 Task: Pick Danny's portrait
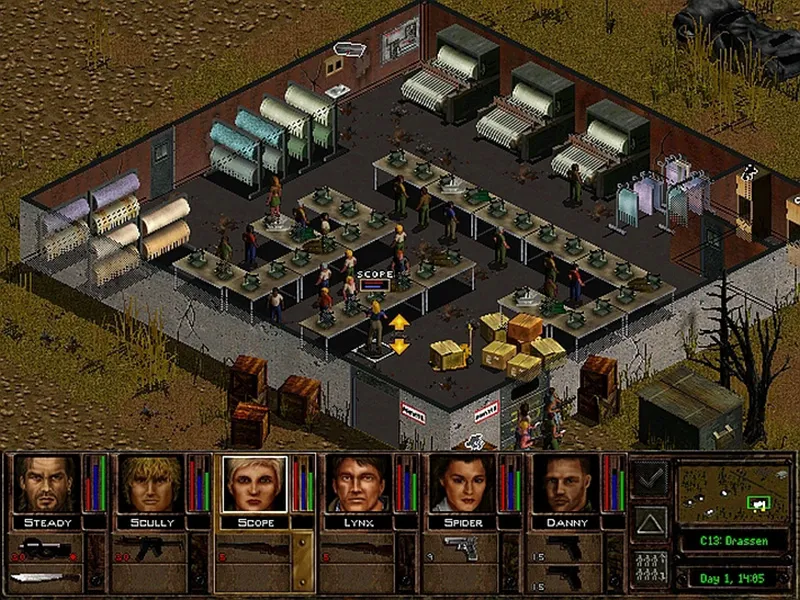[565, 485]
